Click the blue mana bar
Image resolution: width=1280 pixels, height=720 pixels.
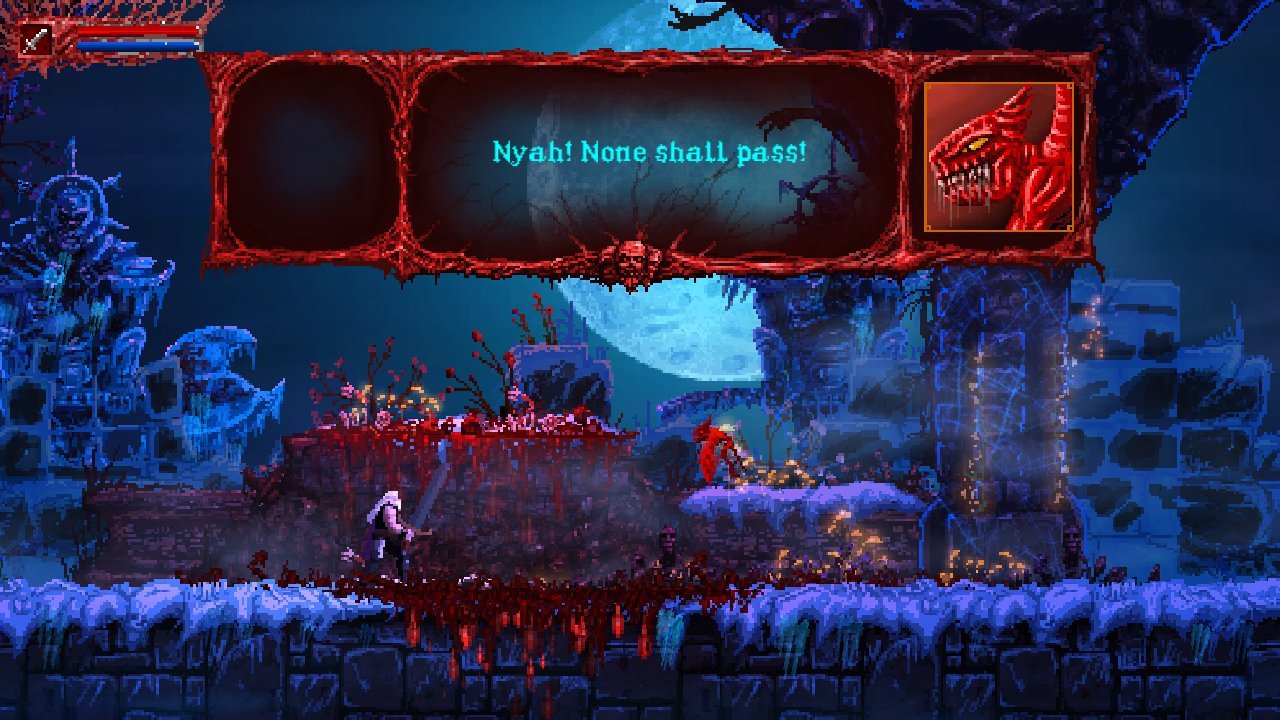coord(120,47)
